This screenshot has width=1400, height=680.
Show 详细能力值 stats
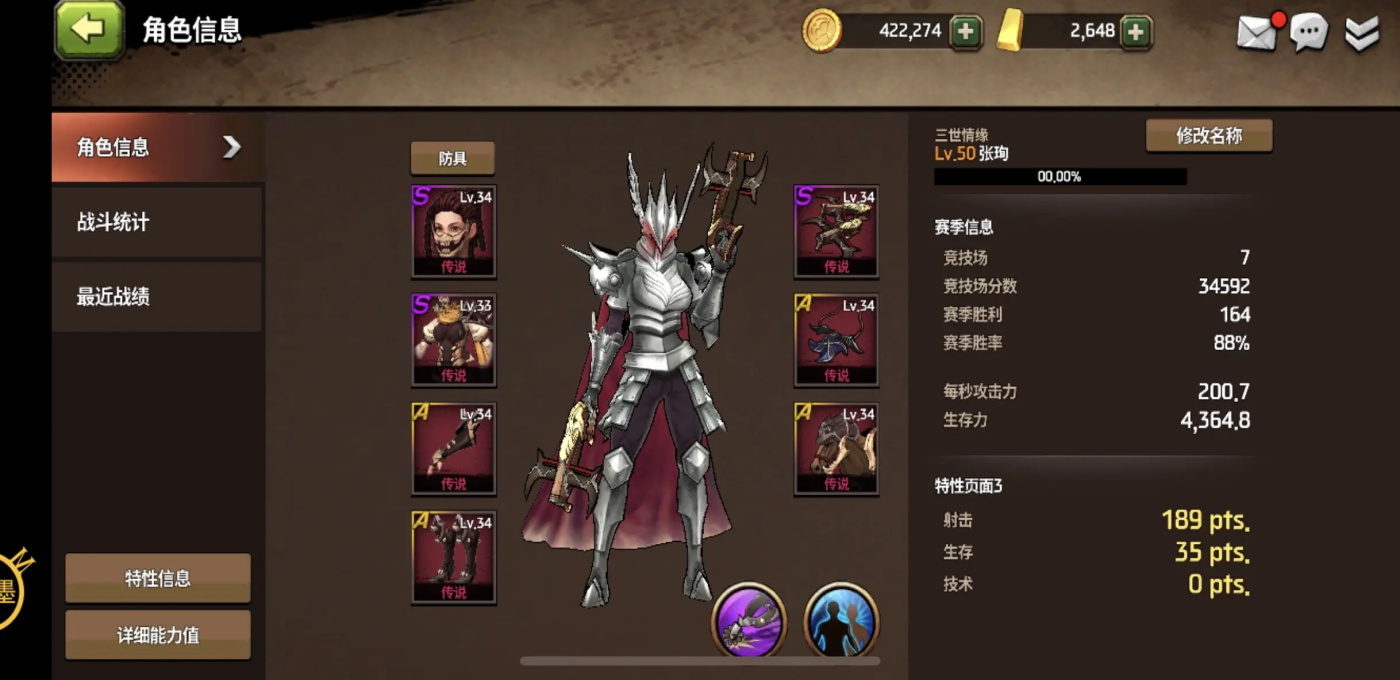(x=158, y=635)
